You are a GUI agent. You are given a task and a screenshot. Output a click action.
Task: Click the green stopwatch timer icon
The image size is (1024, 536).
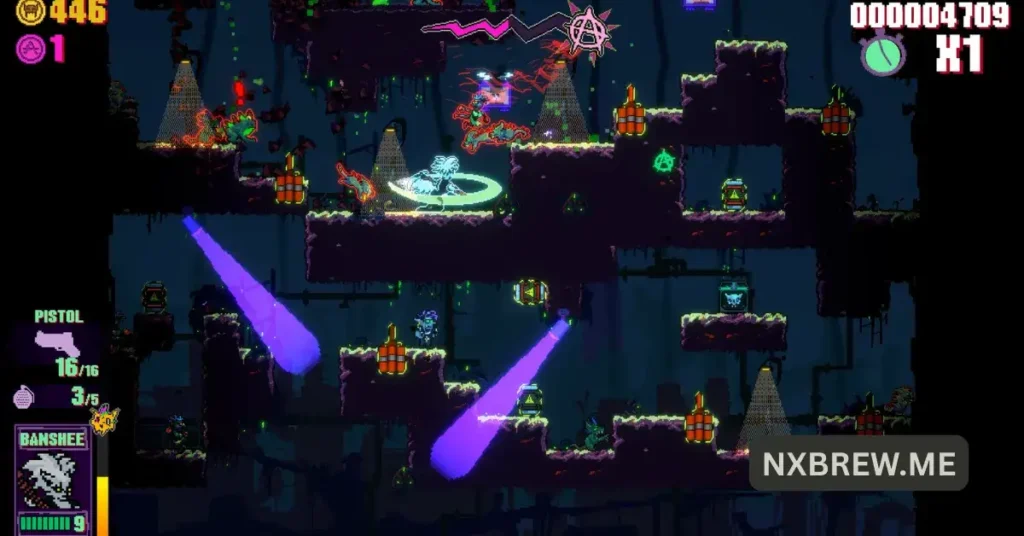coord(883,53)
